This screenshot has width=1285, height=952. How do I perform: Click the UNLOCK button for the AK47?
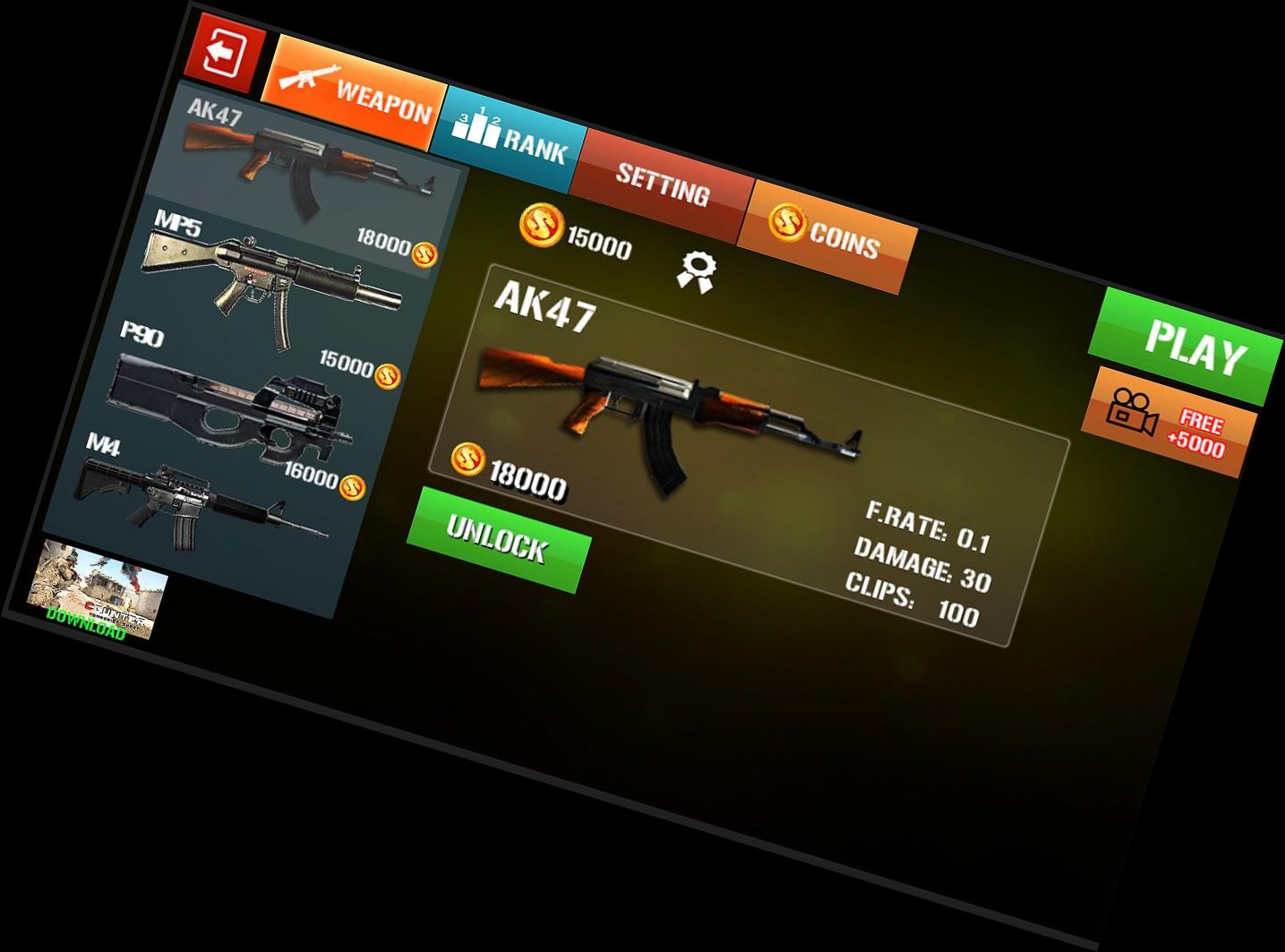[499, 540]
